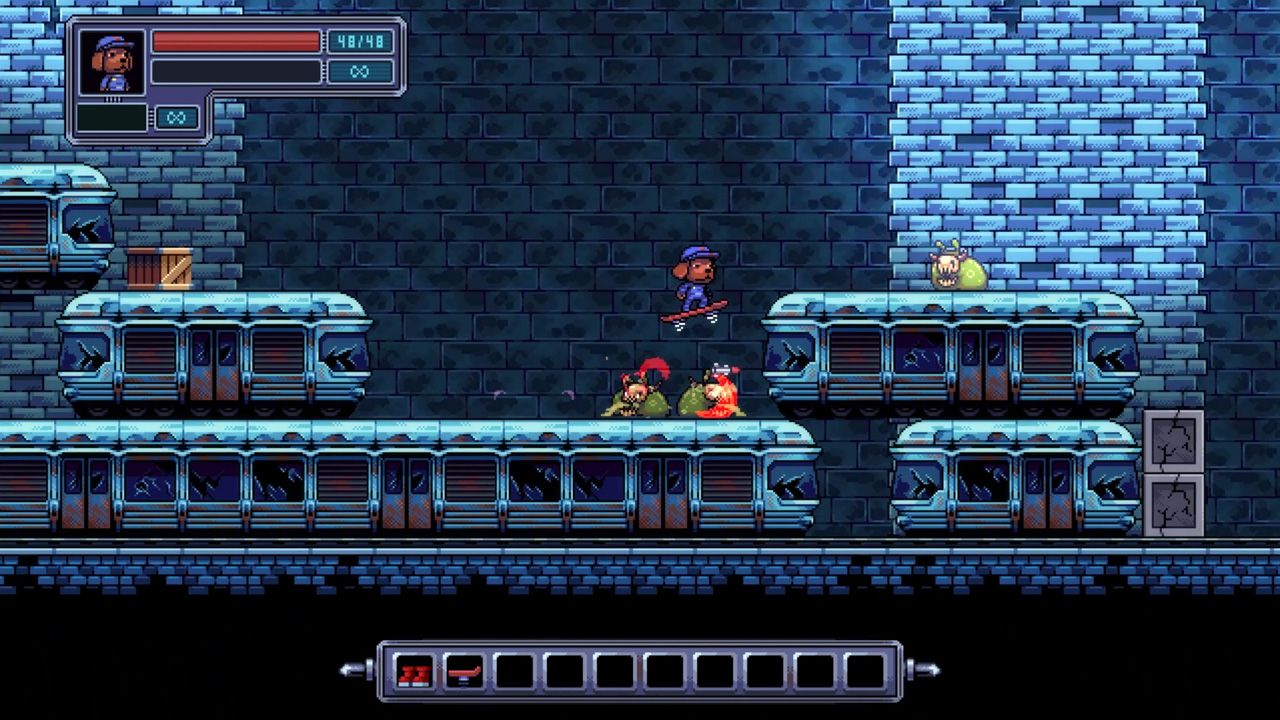Select the third empty hotbar slot
The image size is (1280, 720).
point(513,673)
